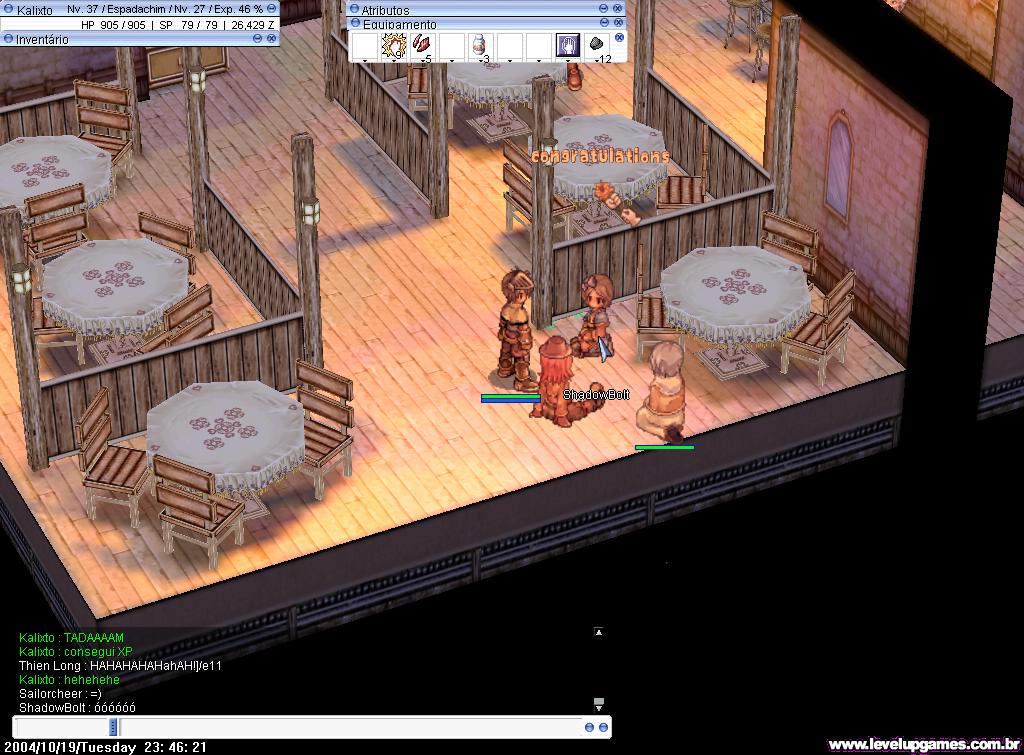The width and height of the screenshot is (1024, 755).
Task: Close the Atributos window
Action: [618, 8]
